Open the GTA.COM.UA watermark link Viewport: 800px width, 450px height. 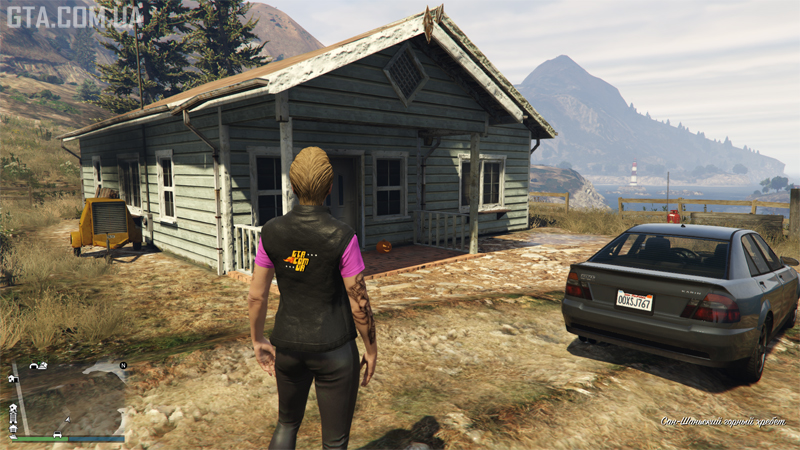(x=75, y=15)
